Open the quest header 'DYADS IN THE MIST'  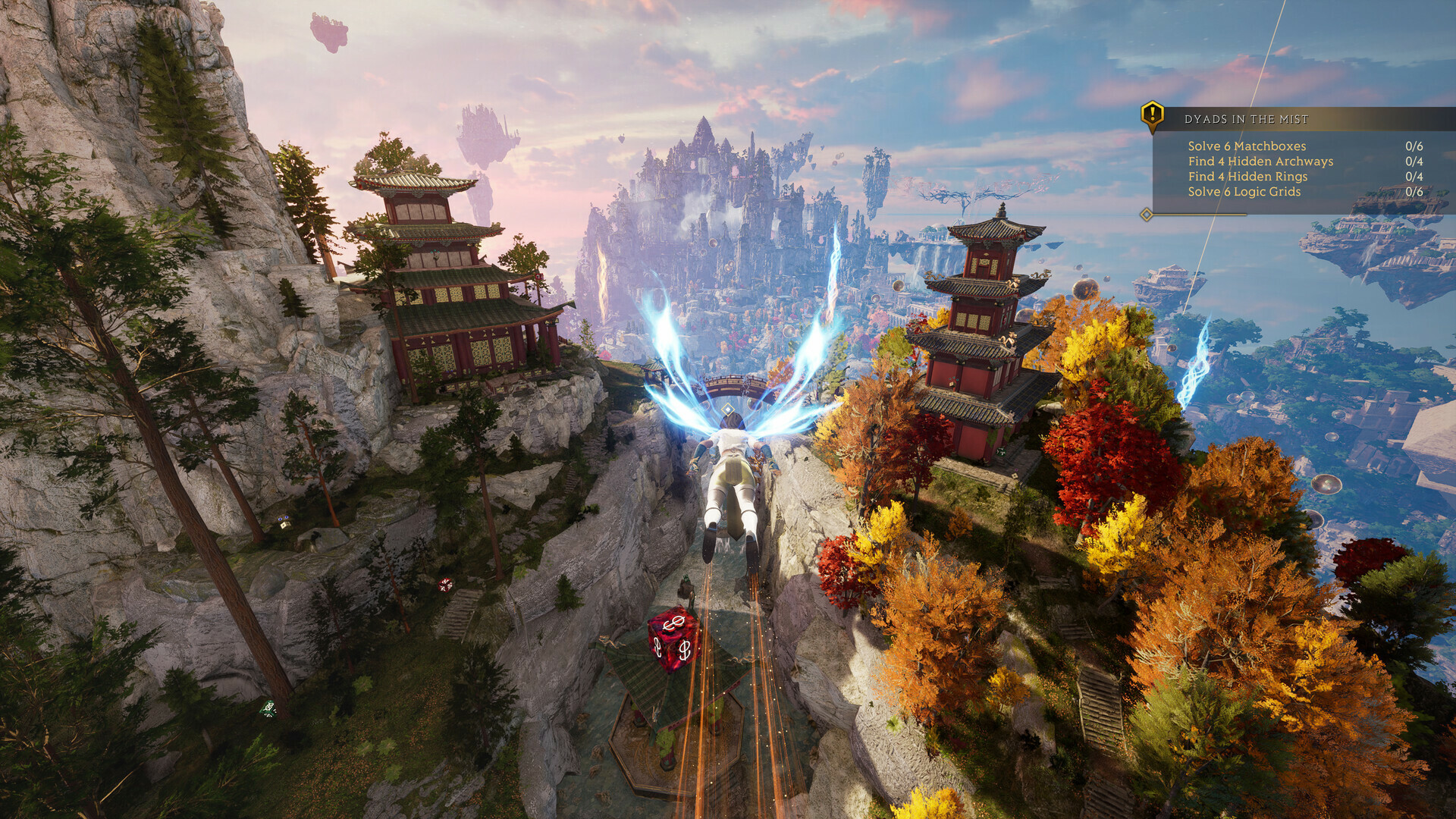1247,117
